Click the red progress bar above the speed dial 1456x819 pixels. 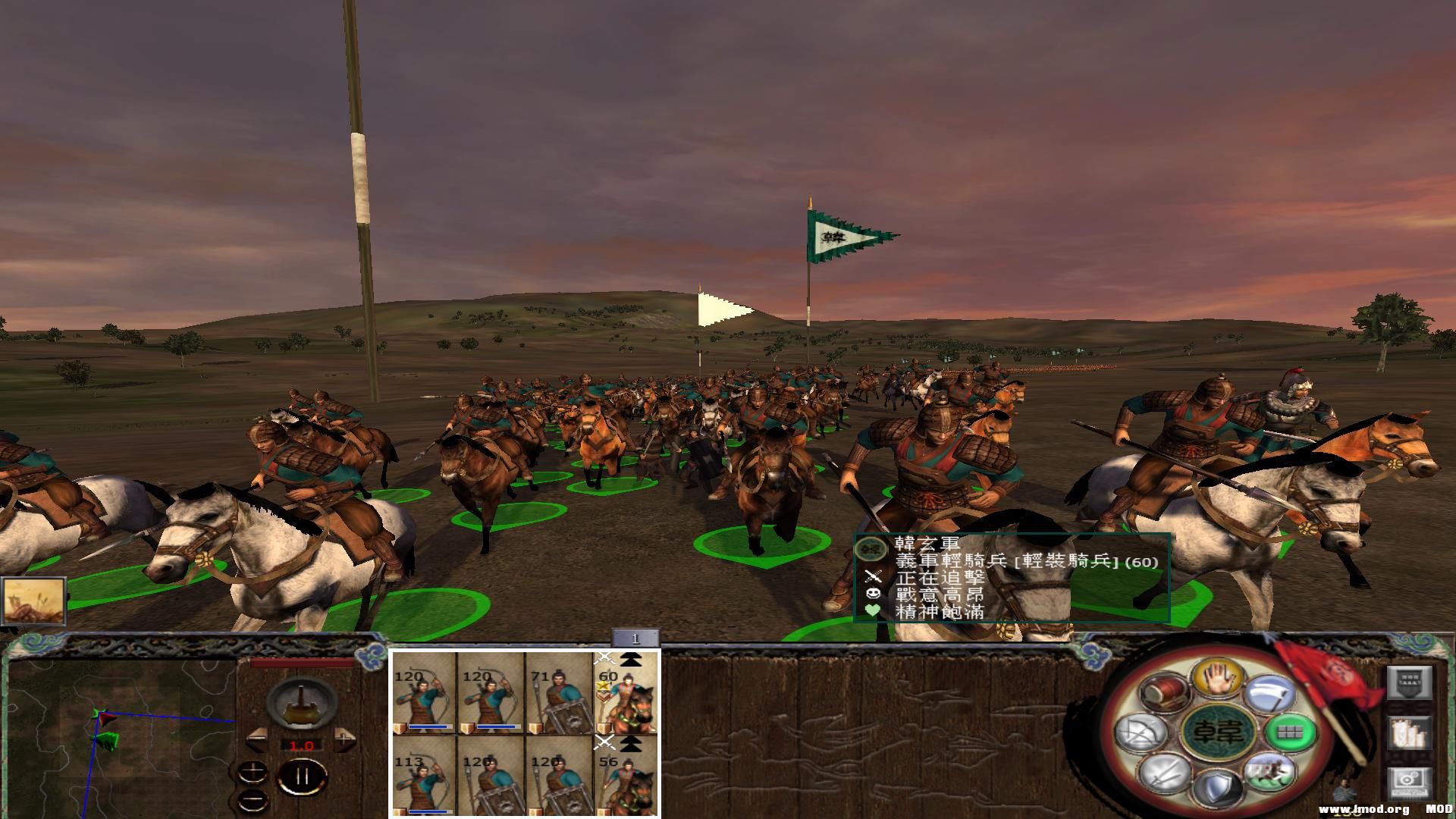tap(301, 662)
